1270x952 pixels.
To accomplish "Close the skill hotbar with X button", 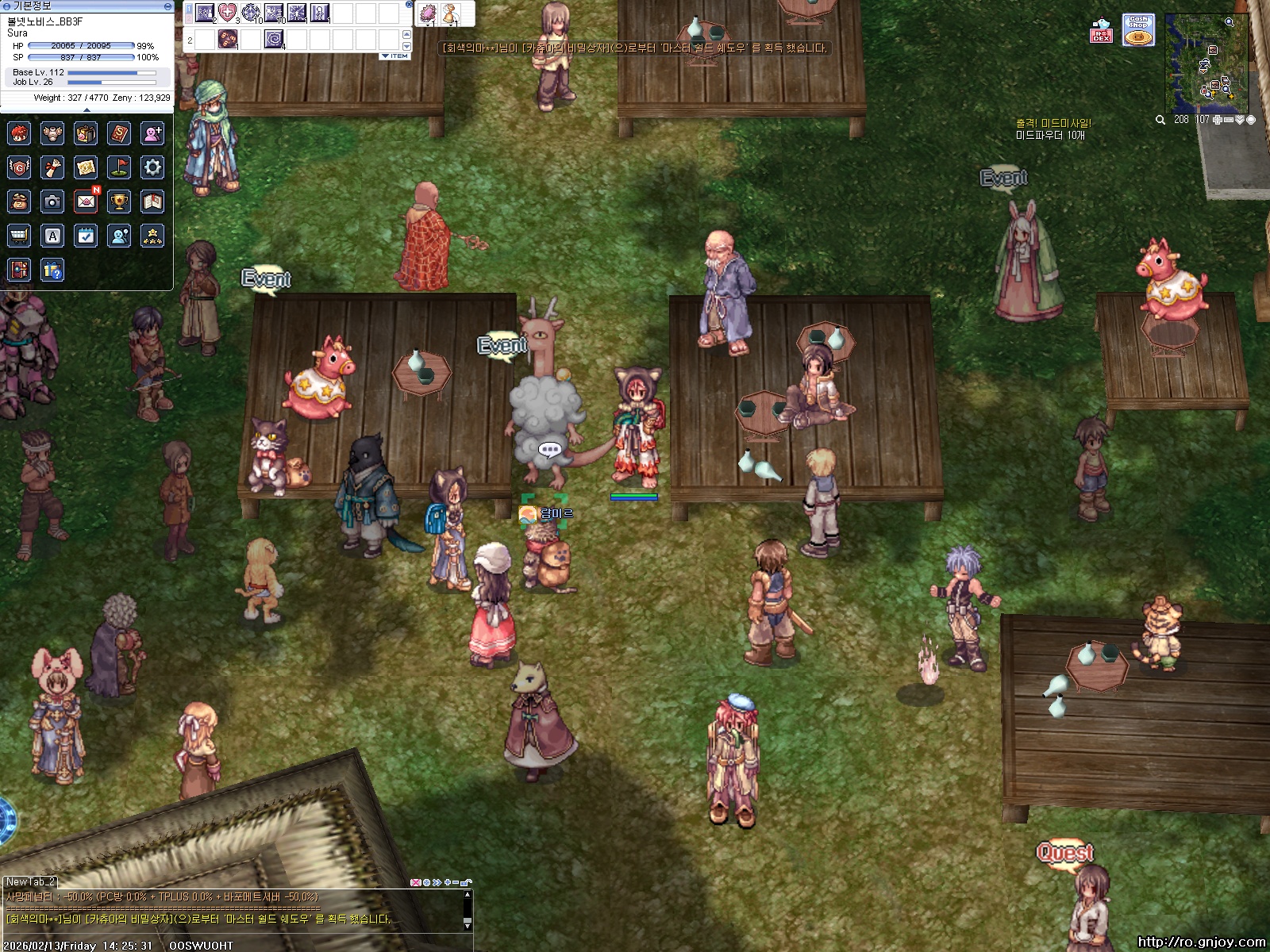I will (409, 5).
